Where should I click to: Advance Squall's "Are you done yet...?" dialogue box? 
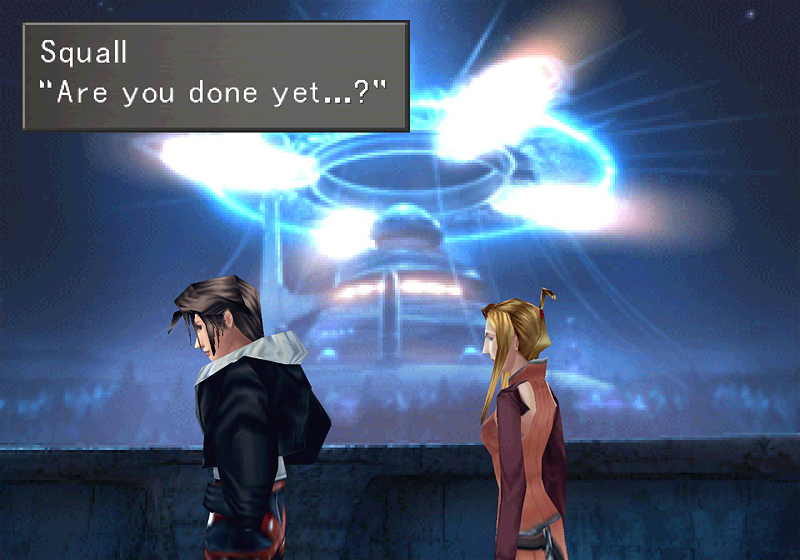[x=216, y=76]
